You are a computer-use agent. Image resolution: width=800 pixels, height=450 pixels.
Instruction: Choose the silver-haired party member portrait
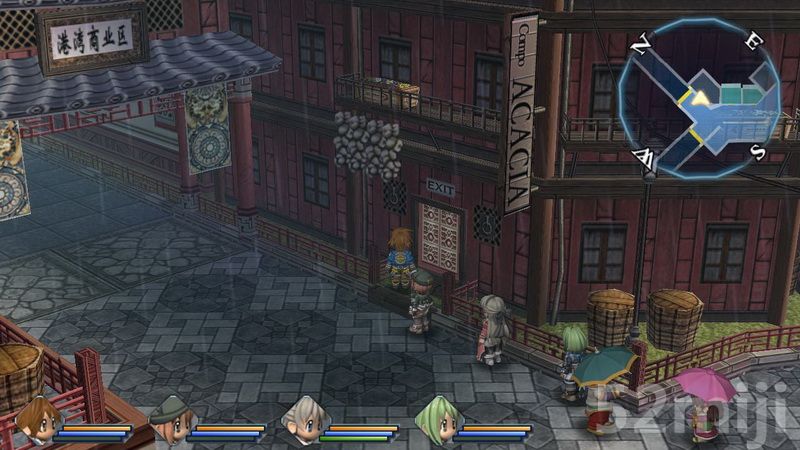click(301, 418)
